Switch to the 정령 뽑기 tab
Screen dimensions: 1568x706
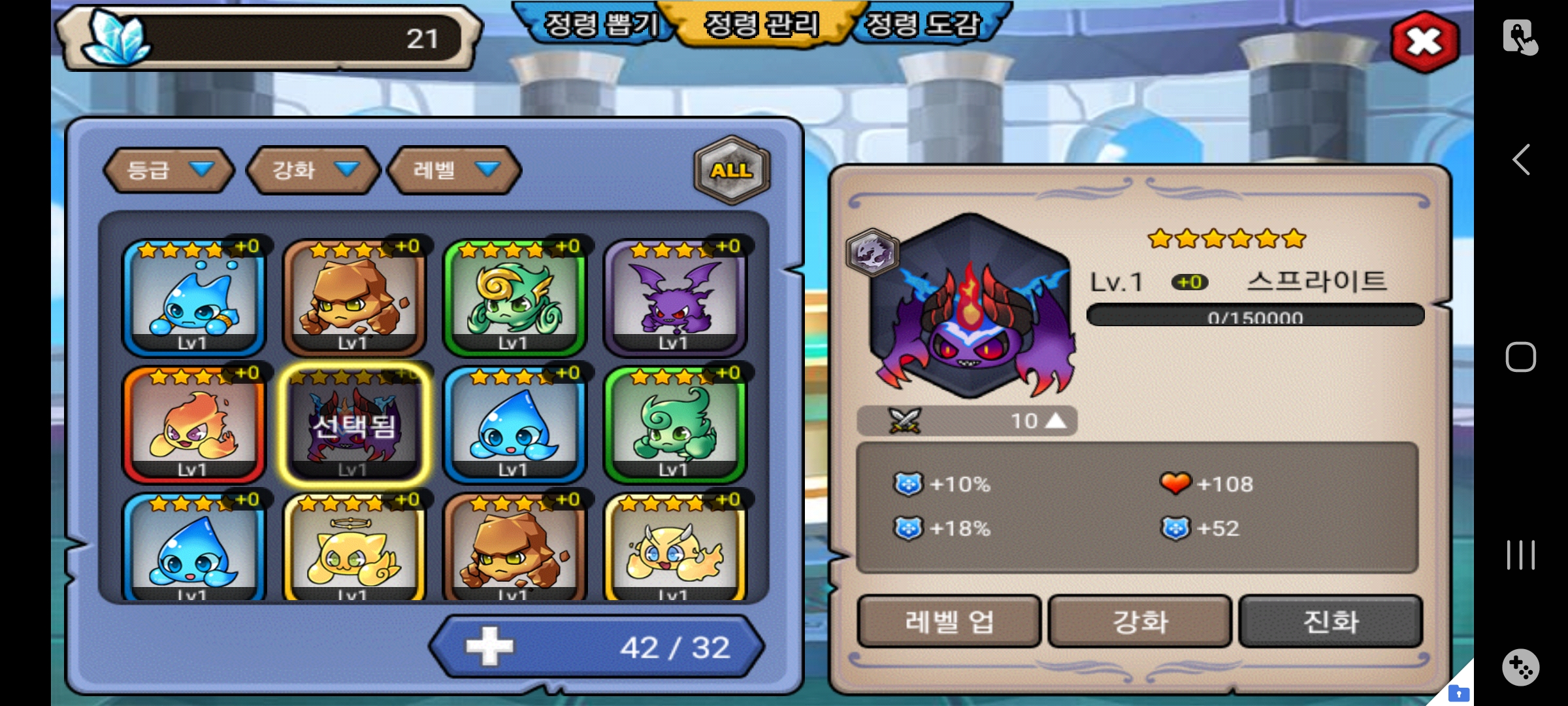pyautogui.click(x=600, y=25)
